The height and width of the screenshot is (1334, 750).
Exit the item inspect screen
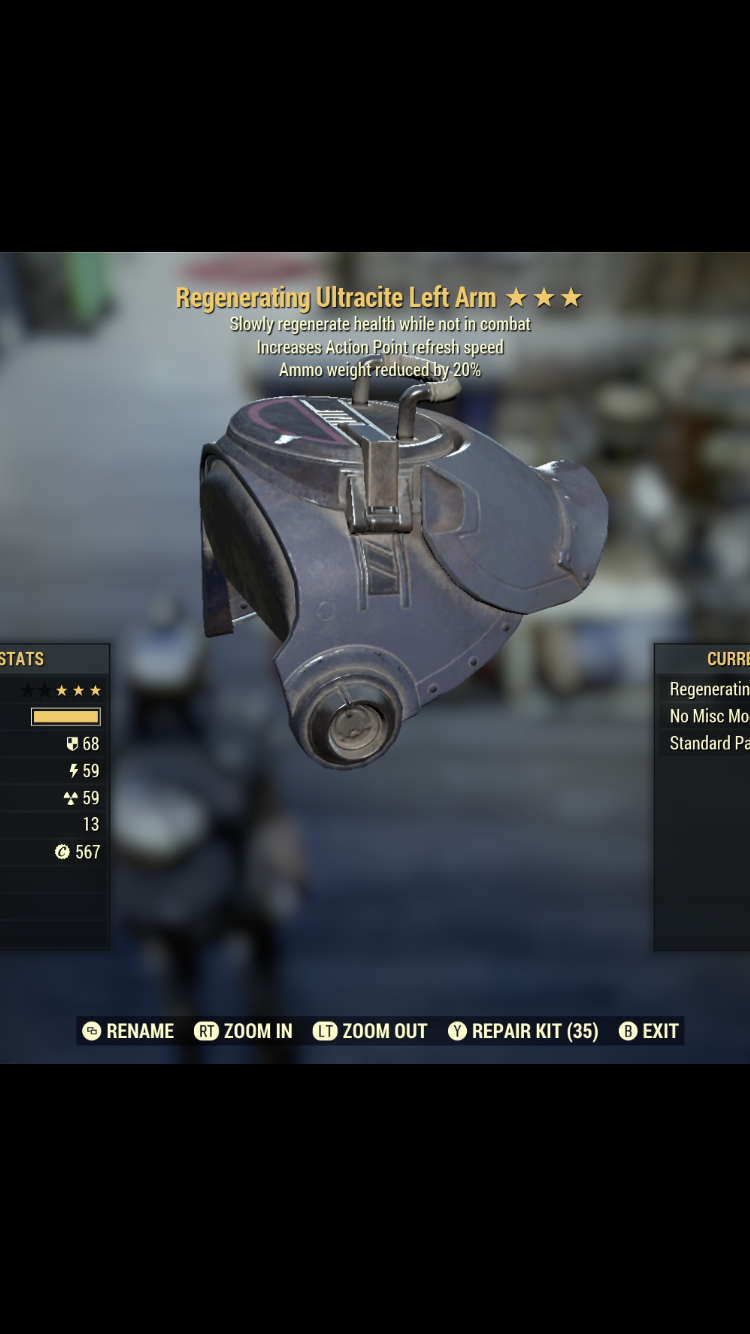click(x=649, y=1031)
